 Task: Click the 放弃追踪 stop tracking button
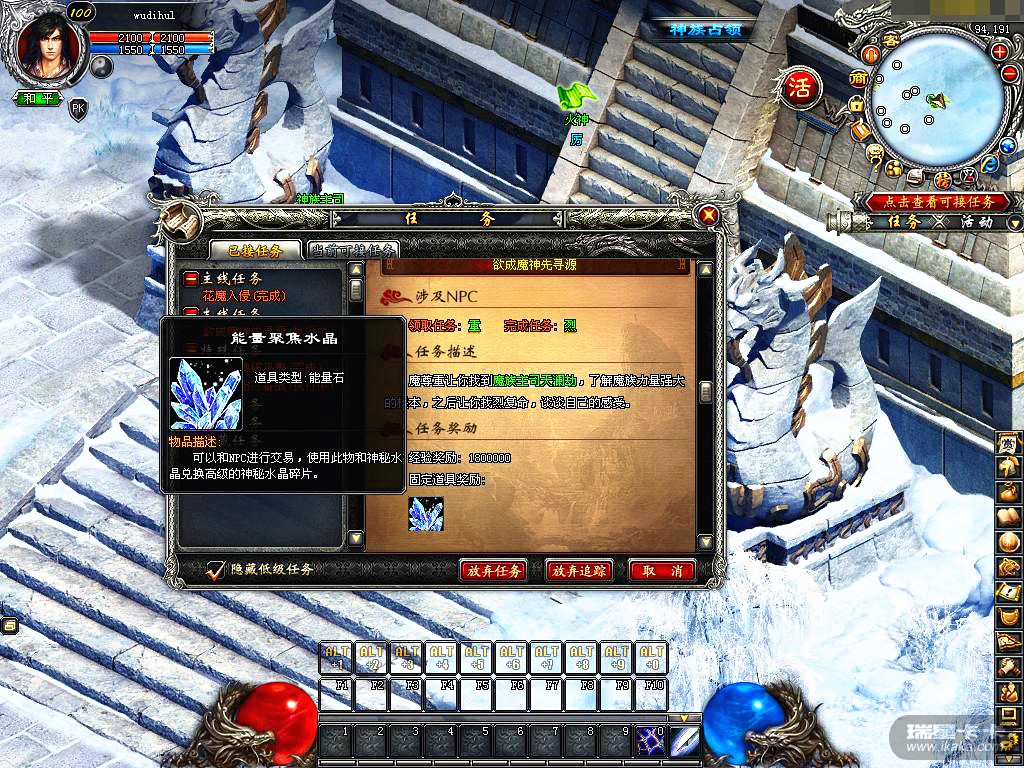click(579, 571)
